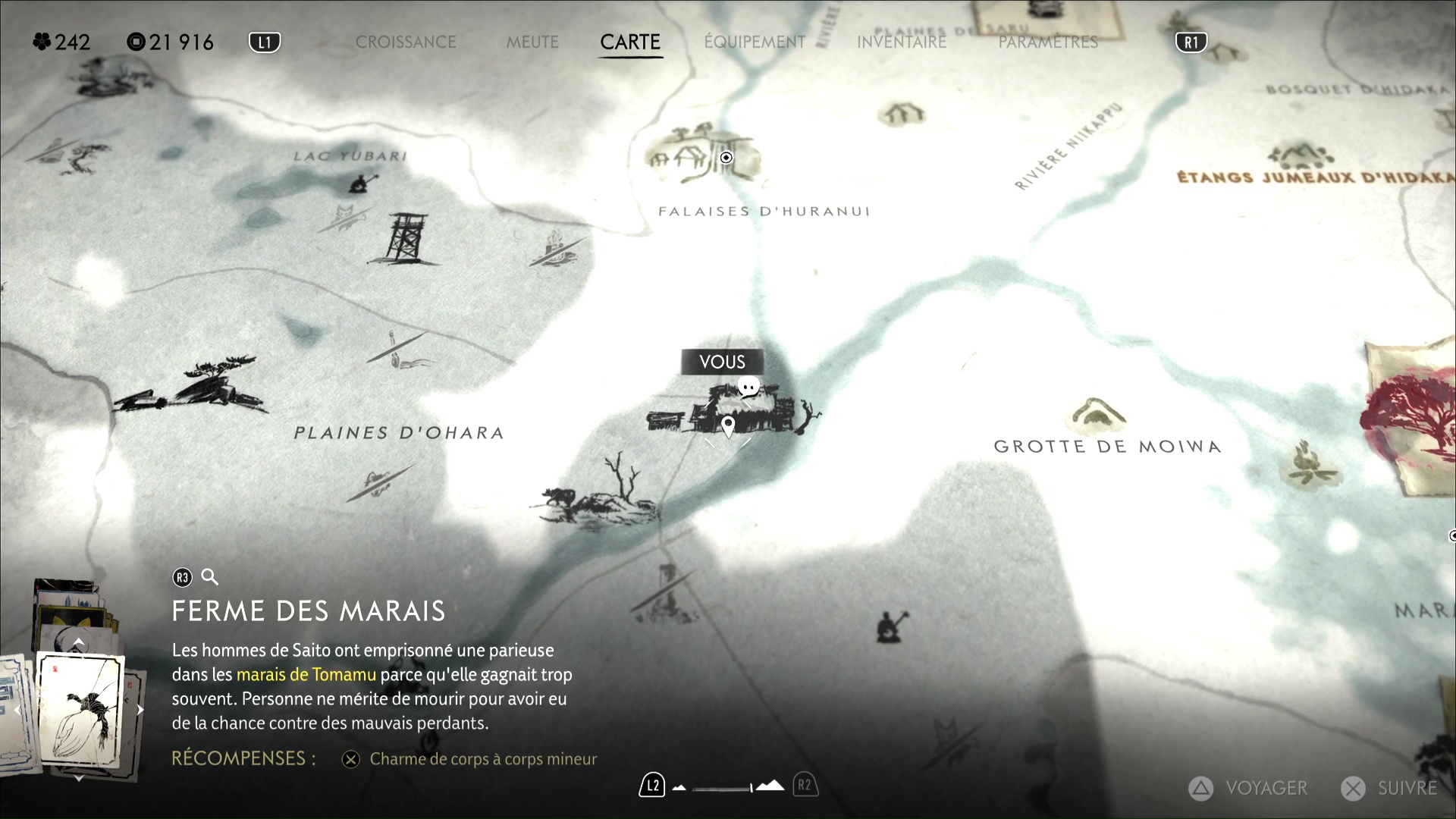This screenshot has height=819, width=1456.
Task: Select the speech bubble marker under Vous
Action: tap(748, 388)
